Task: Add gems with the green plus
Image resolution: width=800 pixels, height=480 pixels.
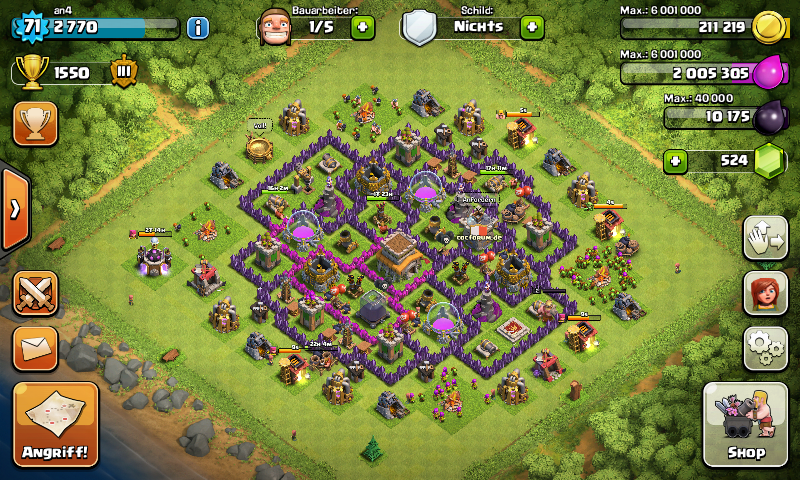Action: pyautogui.click(x=677, y=160)
